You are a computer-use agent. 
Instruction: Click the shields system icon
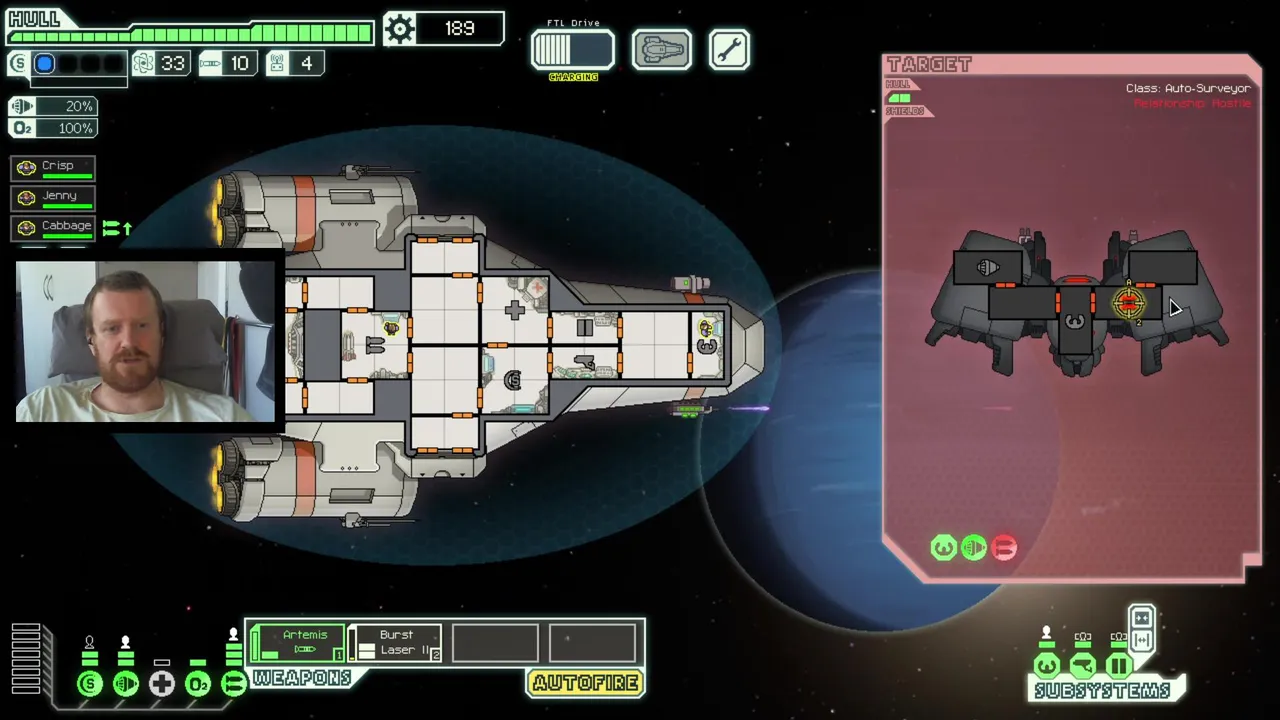[x=90, y=684]
